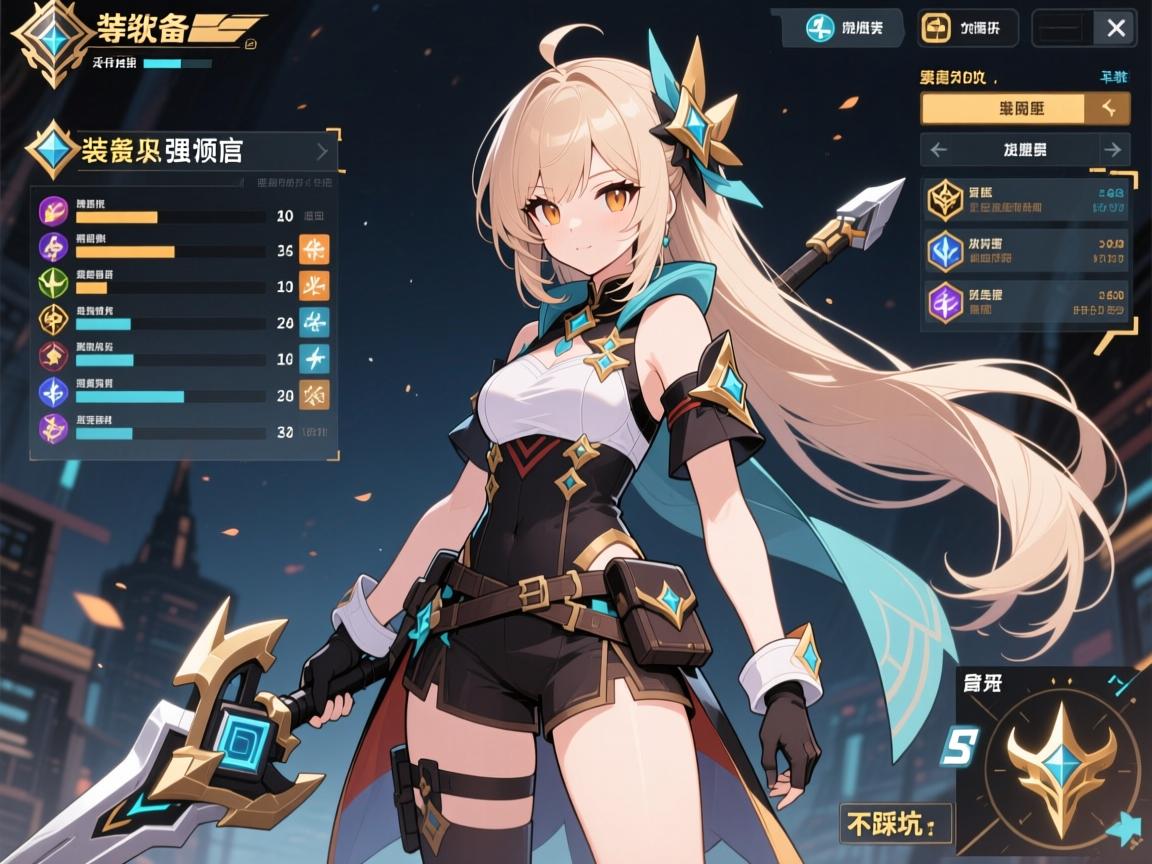This screenshot has height=864, width=1152.
Task: Close the equipment screen with the X button
Action: point(1115,28)
